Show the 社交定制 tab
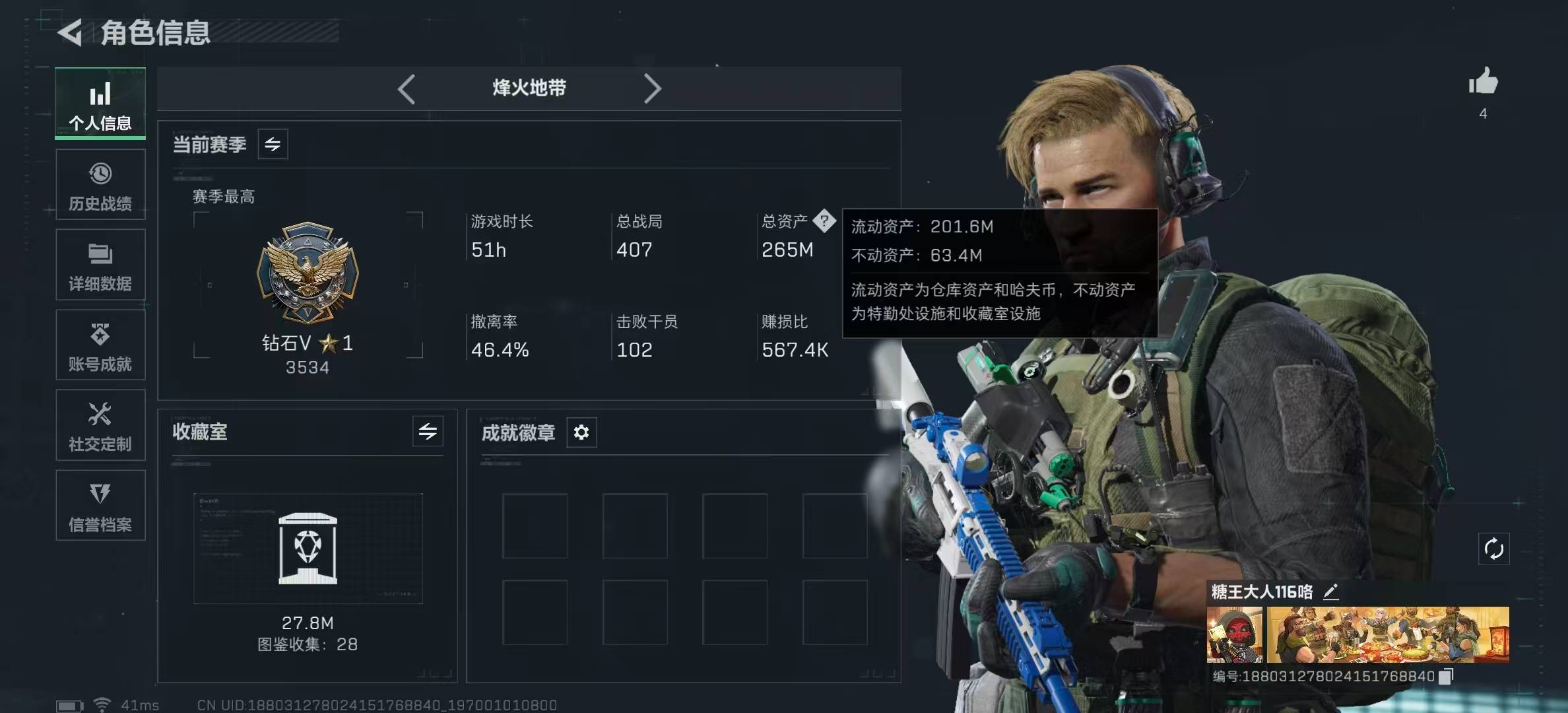This screenshot has width=1568, height=713. 100,426
